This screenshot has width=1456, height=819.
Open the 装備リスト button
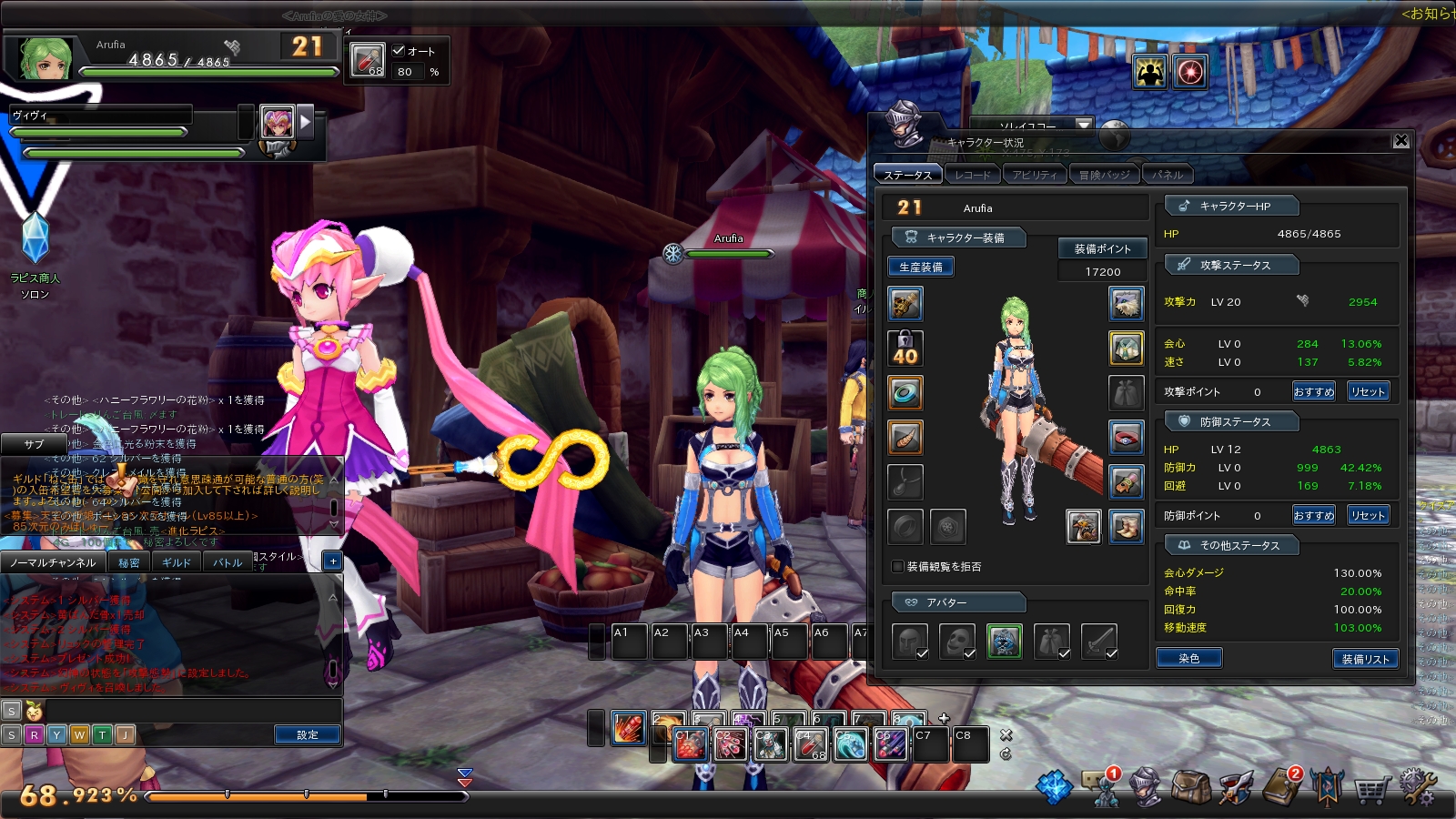coord(1364,659)
